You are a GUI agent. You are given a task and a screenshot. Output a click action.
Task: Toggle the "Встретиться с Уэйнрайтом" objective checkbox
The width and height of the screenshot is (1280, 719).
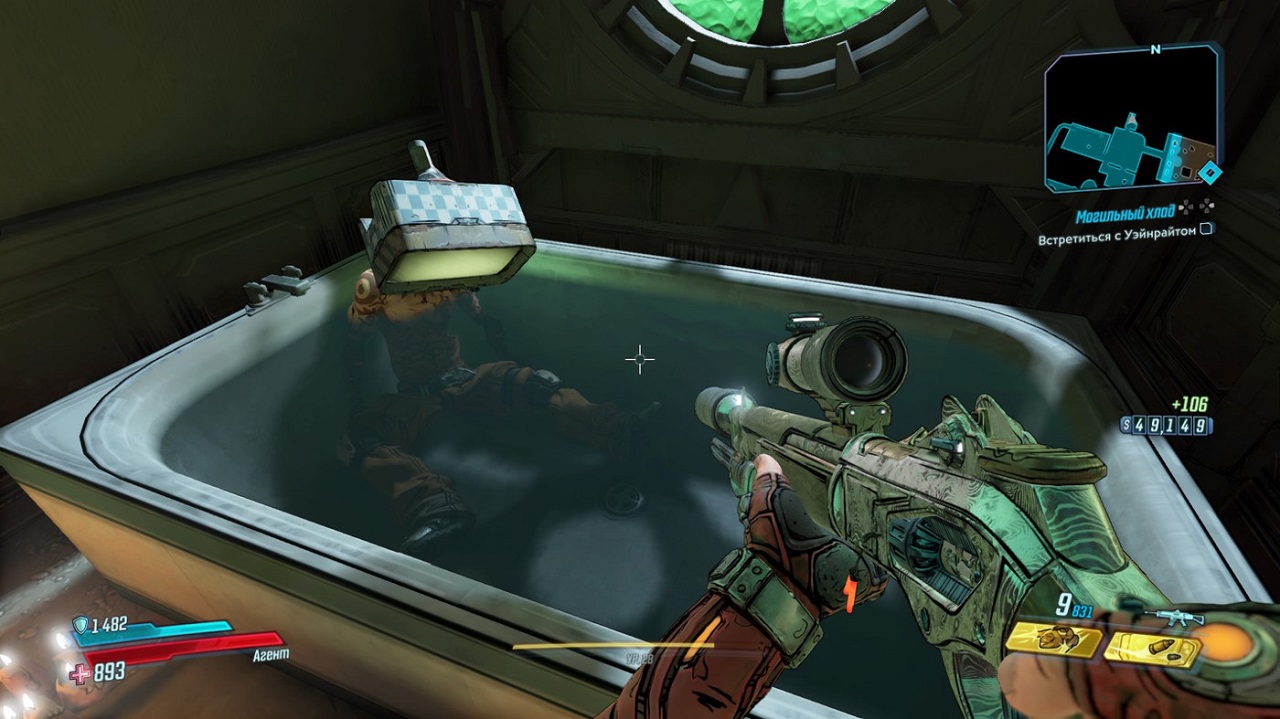1207,230
